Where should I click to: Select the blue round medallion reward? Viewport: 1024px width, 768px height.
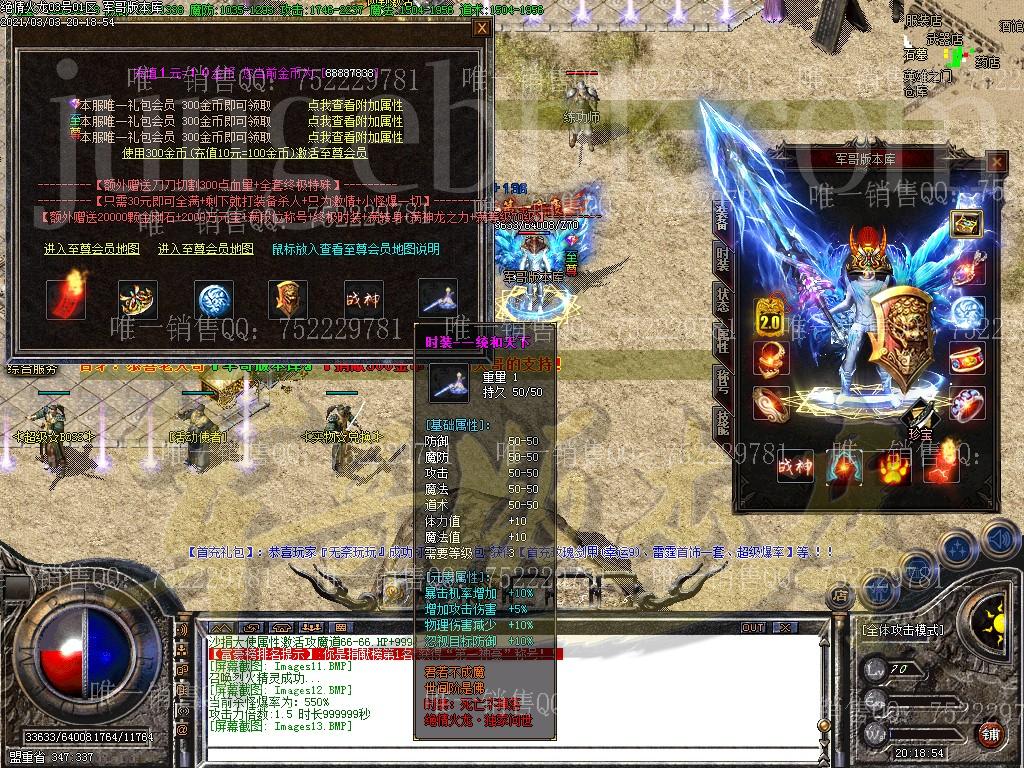tap(215, 299)
